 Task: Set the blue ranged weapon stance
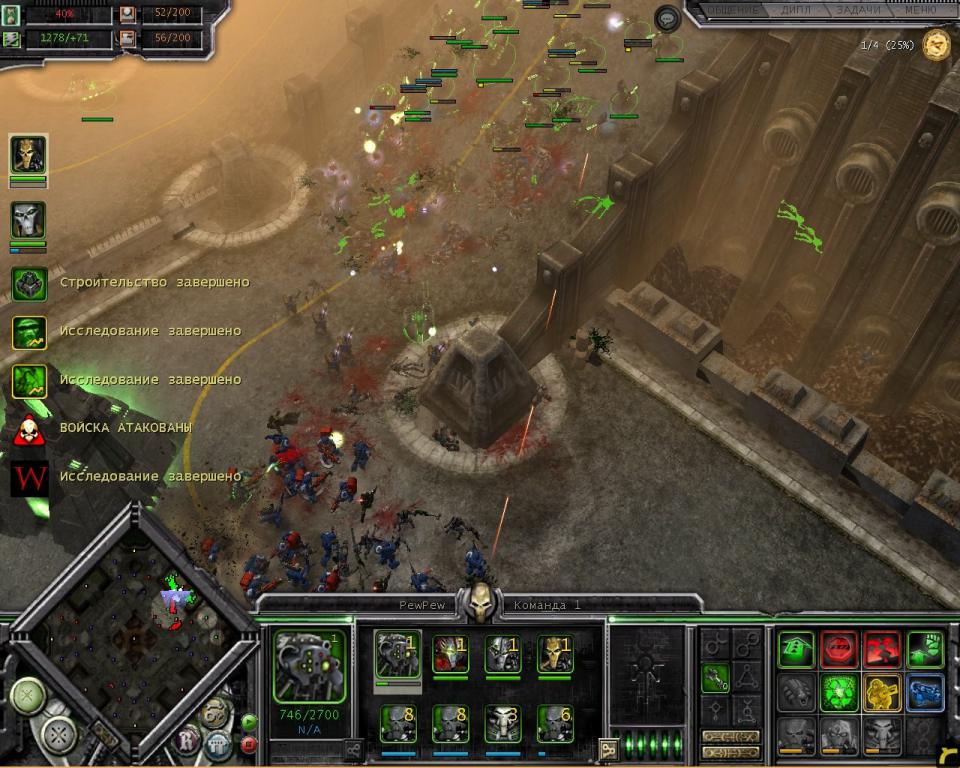[x=925, y=692]
